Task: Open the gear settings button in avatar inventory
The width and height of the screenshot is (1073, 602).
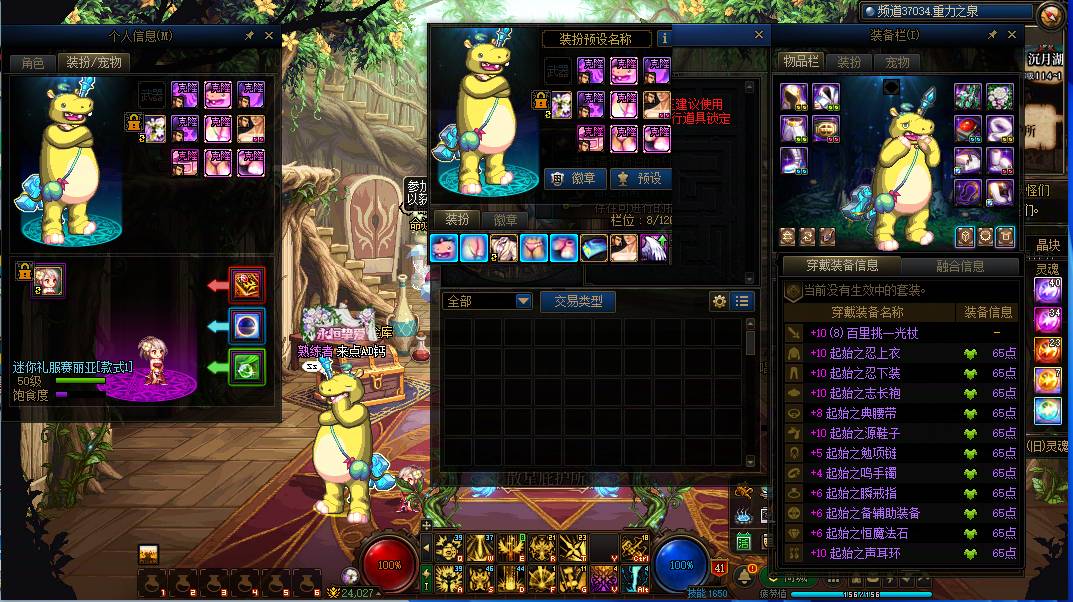Action: click(719, 301)
